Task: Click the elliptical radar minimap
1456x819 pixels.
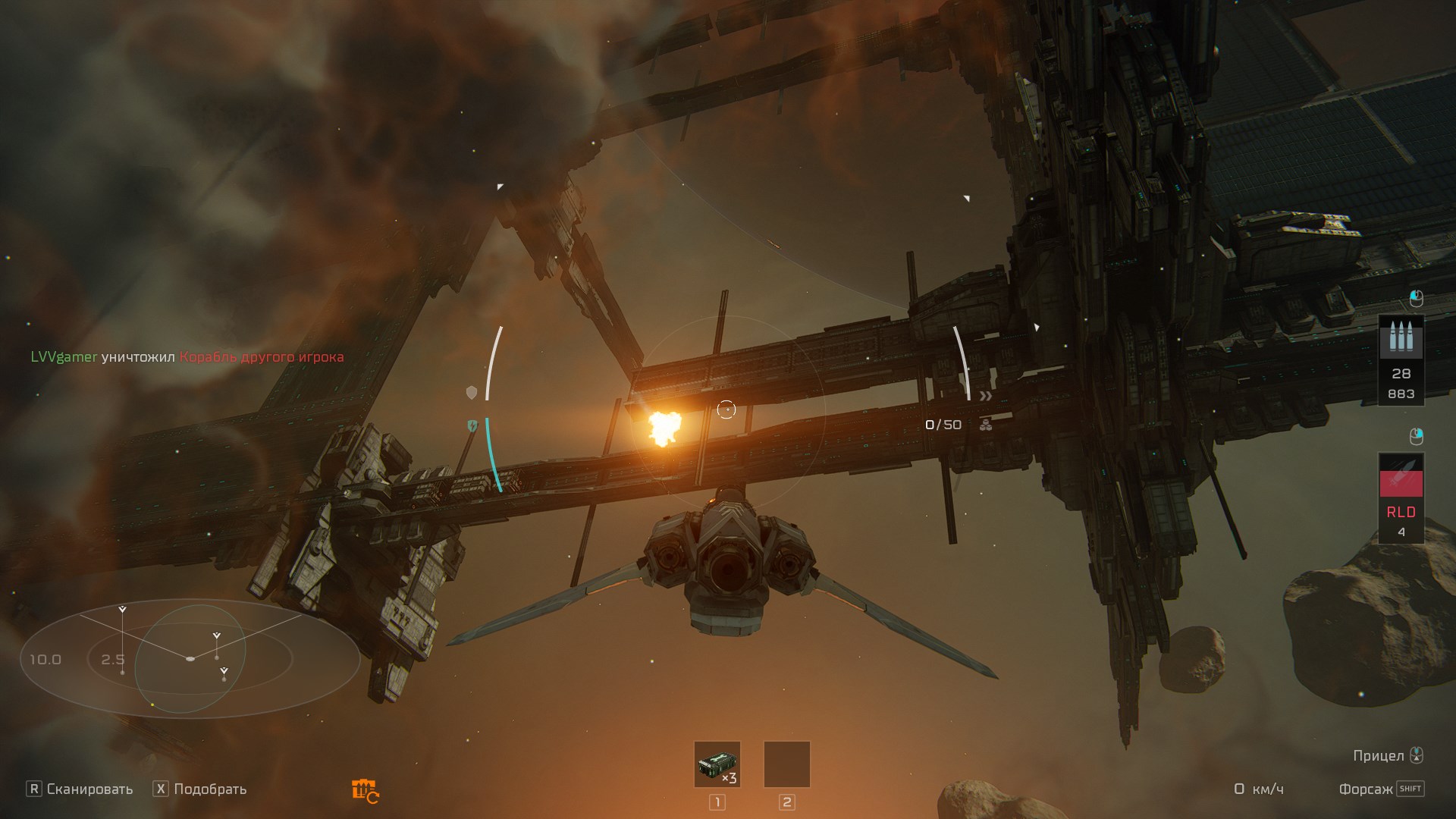Action: 190,658
